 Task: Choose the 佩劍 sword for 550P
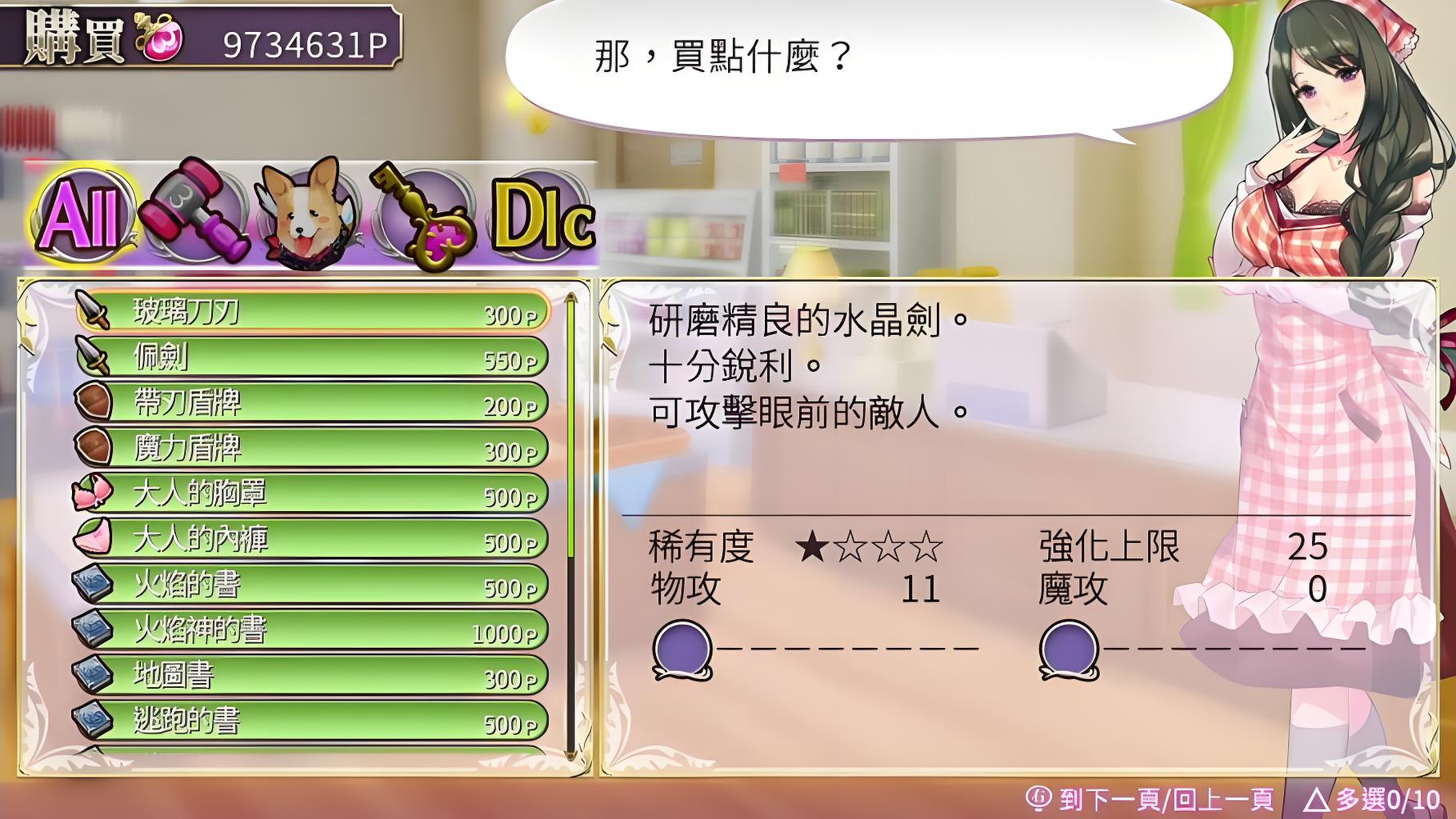[x=312, y=358]
